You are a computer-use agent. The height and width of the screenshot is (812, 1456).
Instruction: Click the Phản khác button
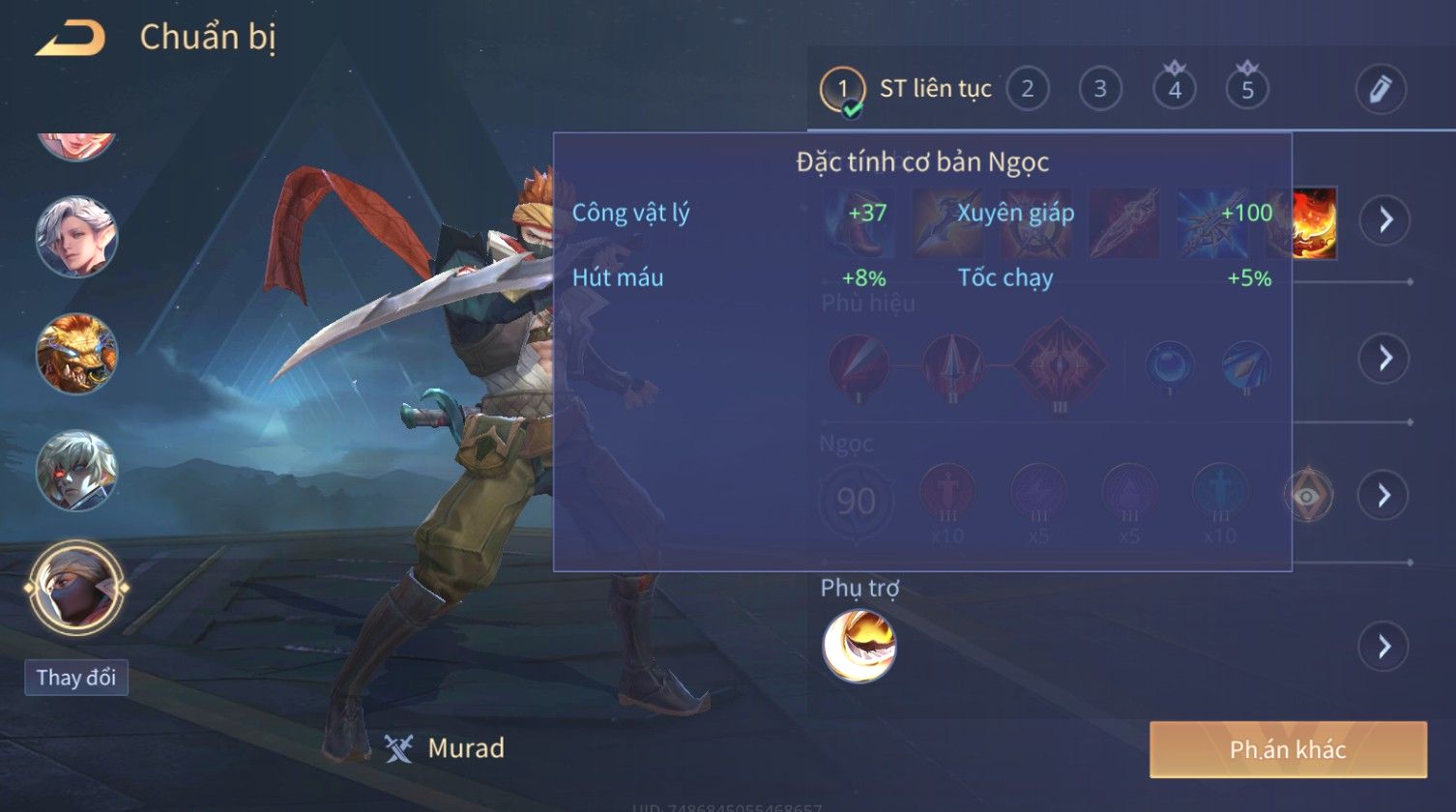[1288, 749]
